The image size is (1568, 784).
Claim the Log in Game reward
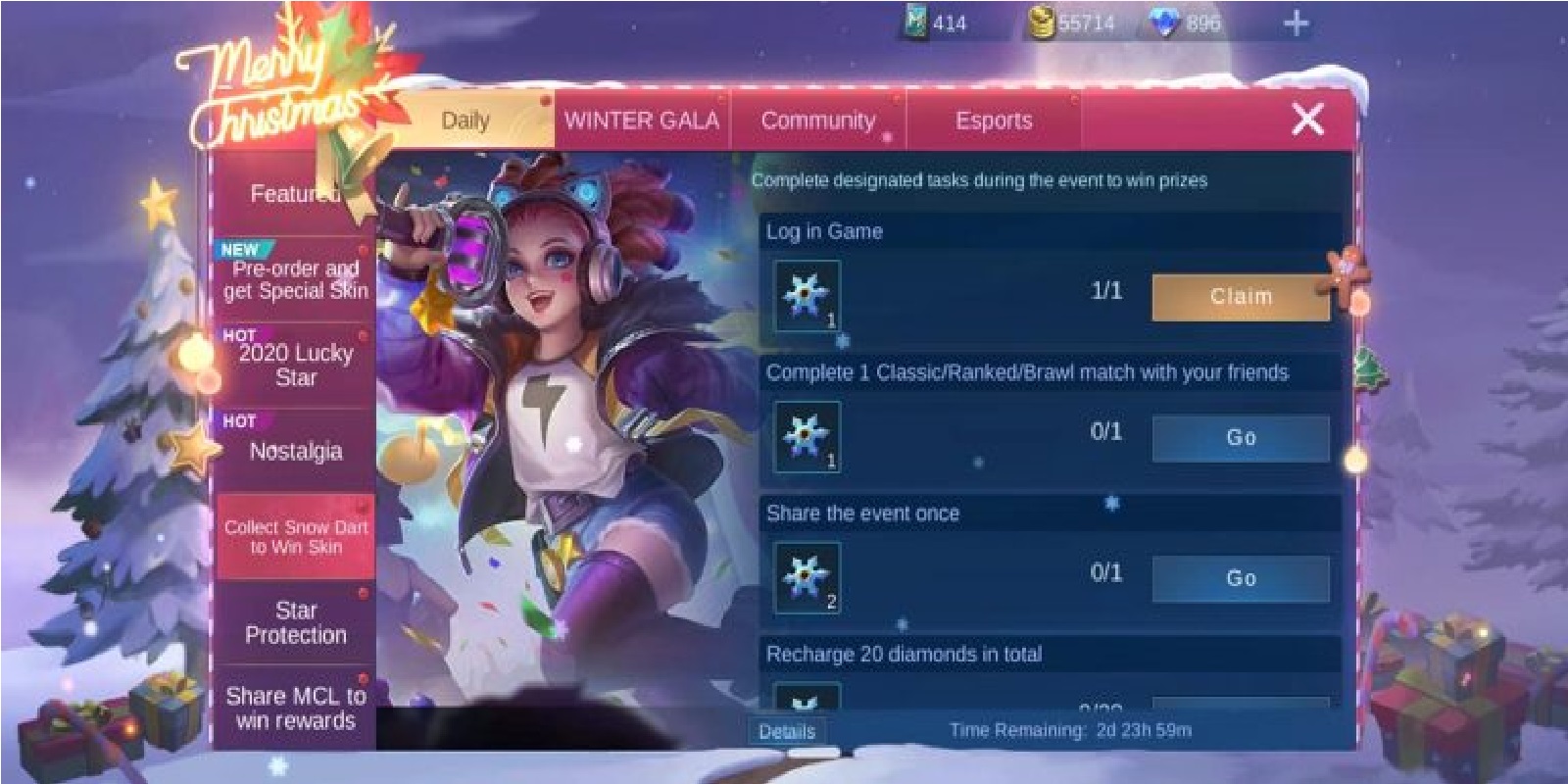1240,296
